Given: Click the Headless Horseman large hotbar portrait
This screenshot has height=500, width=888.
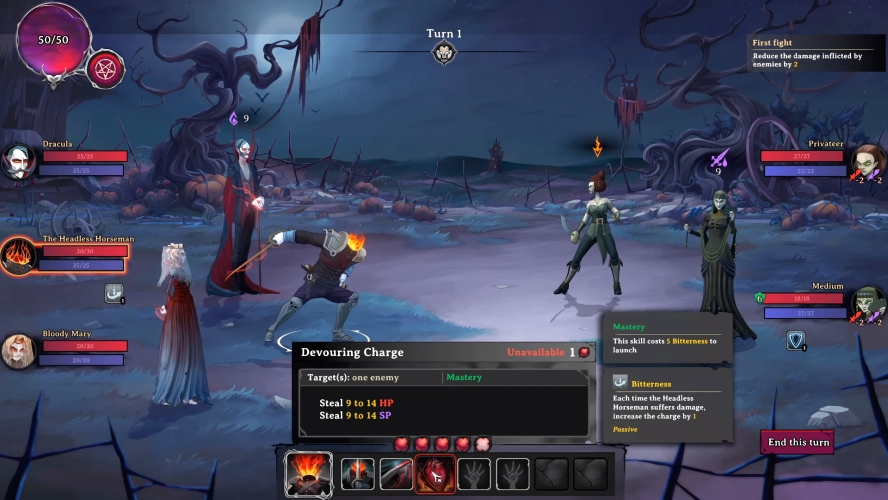Looking at the screenshot, I should coord(308,473).
